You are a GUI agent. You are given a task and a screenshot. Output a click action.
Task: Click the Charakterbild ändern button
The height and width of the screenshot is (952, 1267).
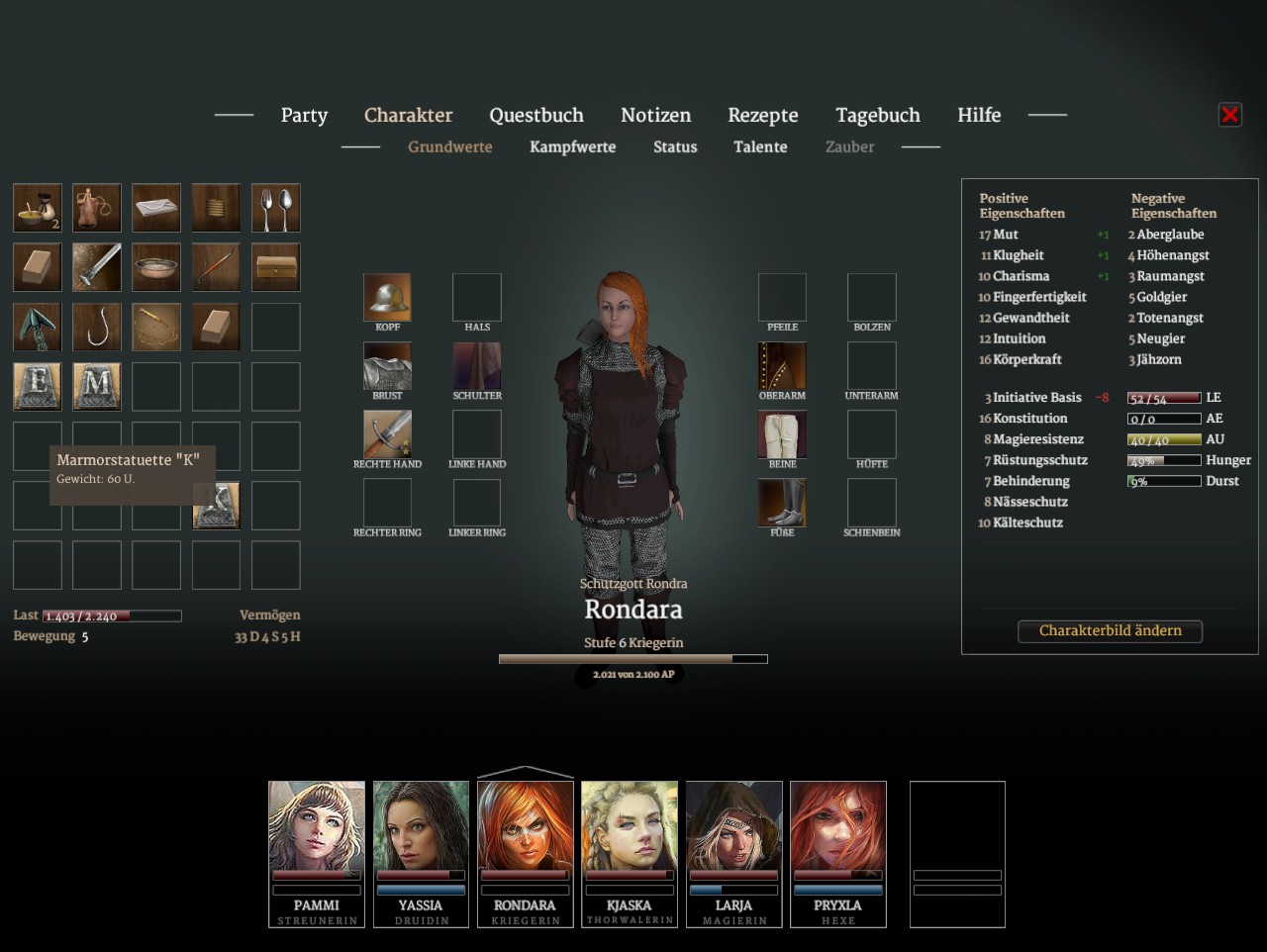(x=1110, y=630)
